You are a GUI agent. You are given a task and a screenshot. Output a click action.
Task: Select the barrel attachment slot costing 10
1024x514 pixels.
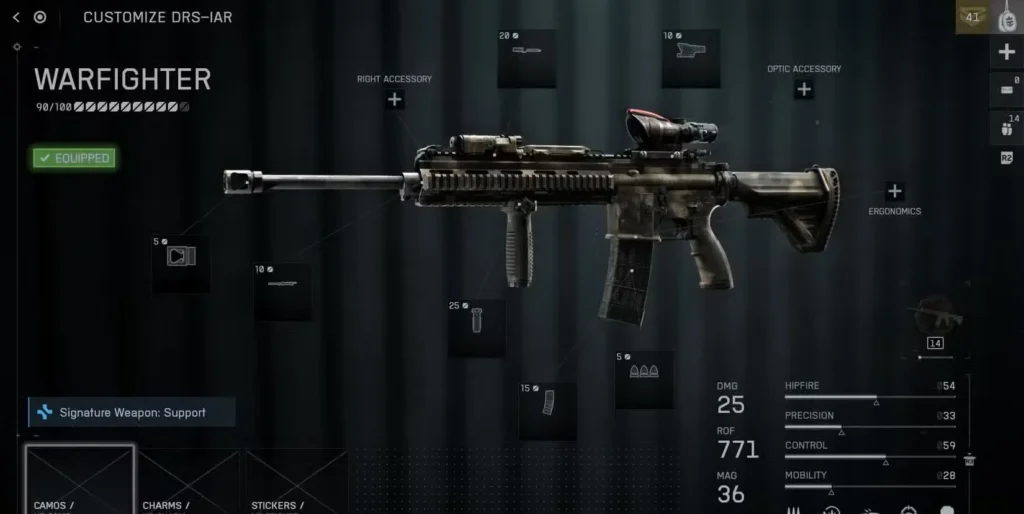point(283,291)
